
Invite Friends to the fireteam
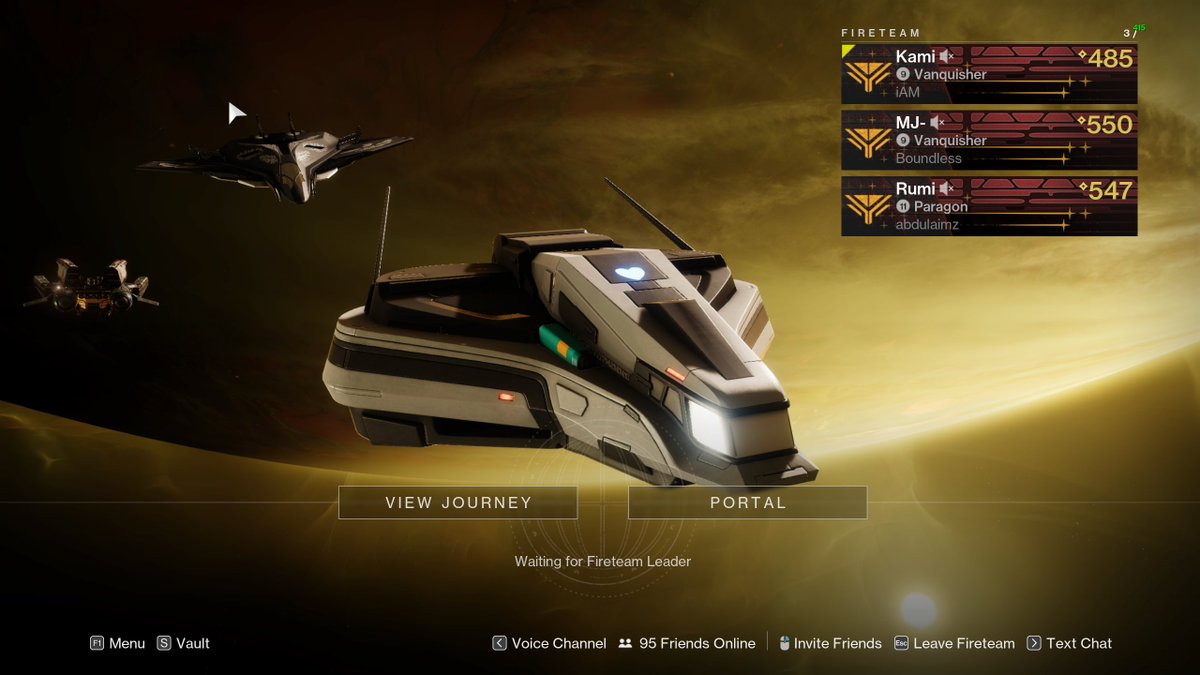coord(830,644)
